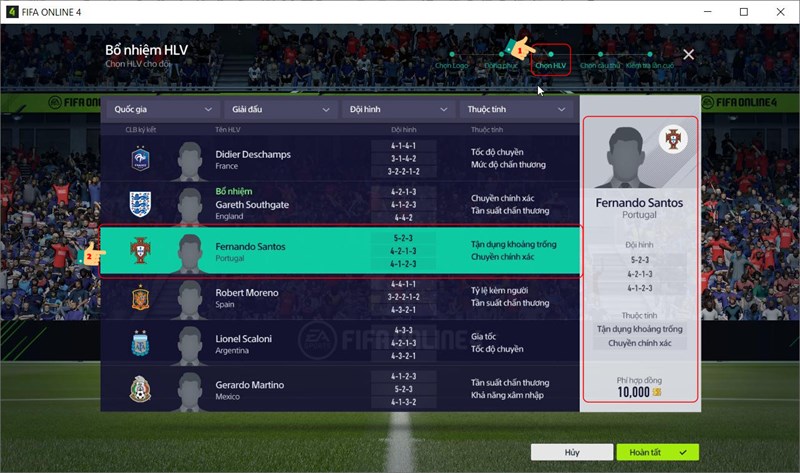
Task: Click the Hủy cancel button
Action: pyautogui.click(x=571, y=452)
